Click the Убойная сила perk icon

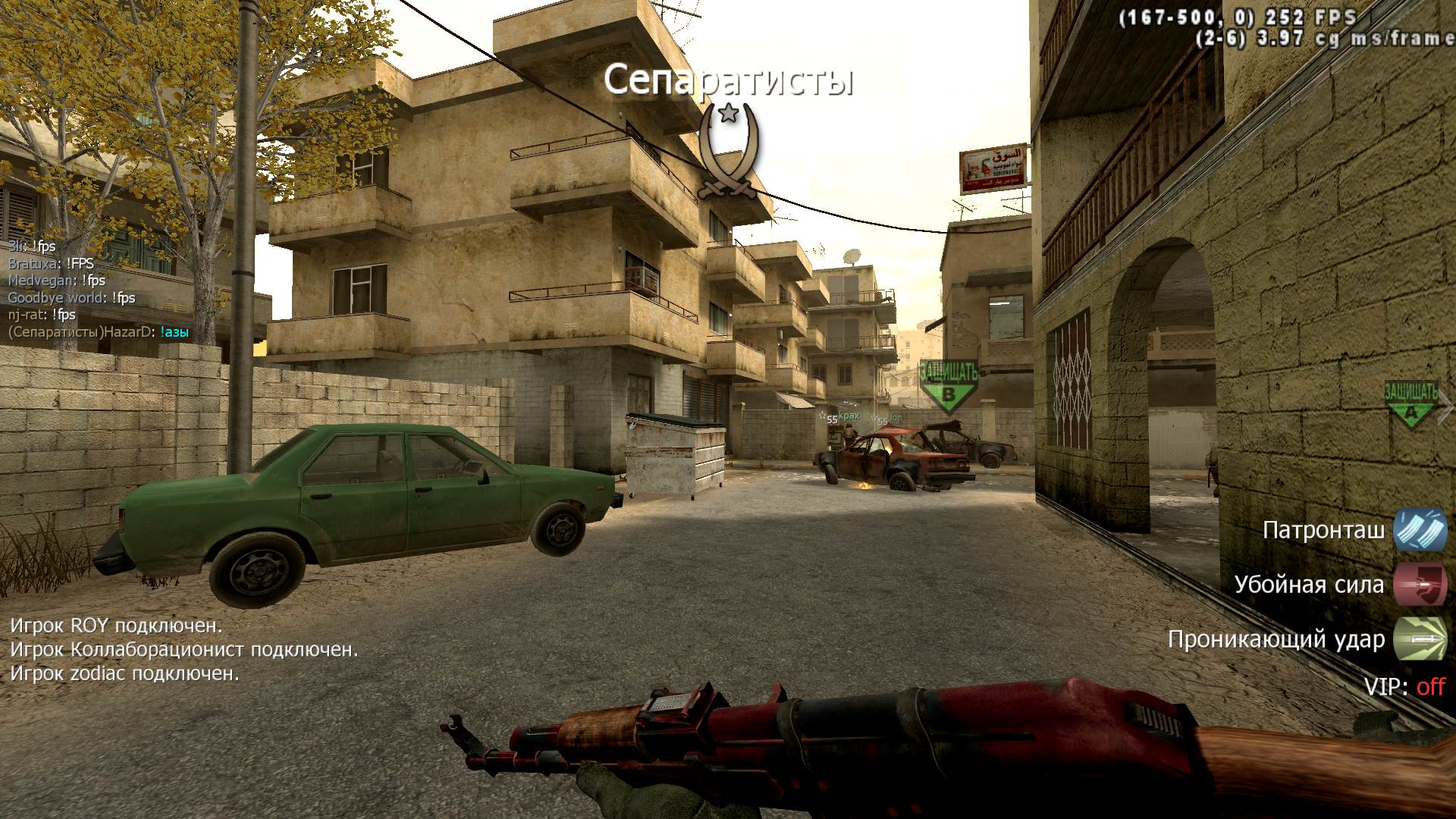(1420, 585)
